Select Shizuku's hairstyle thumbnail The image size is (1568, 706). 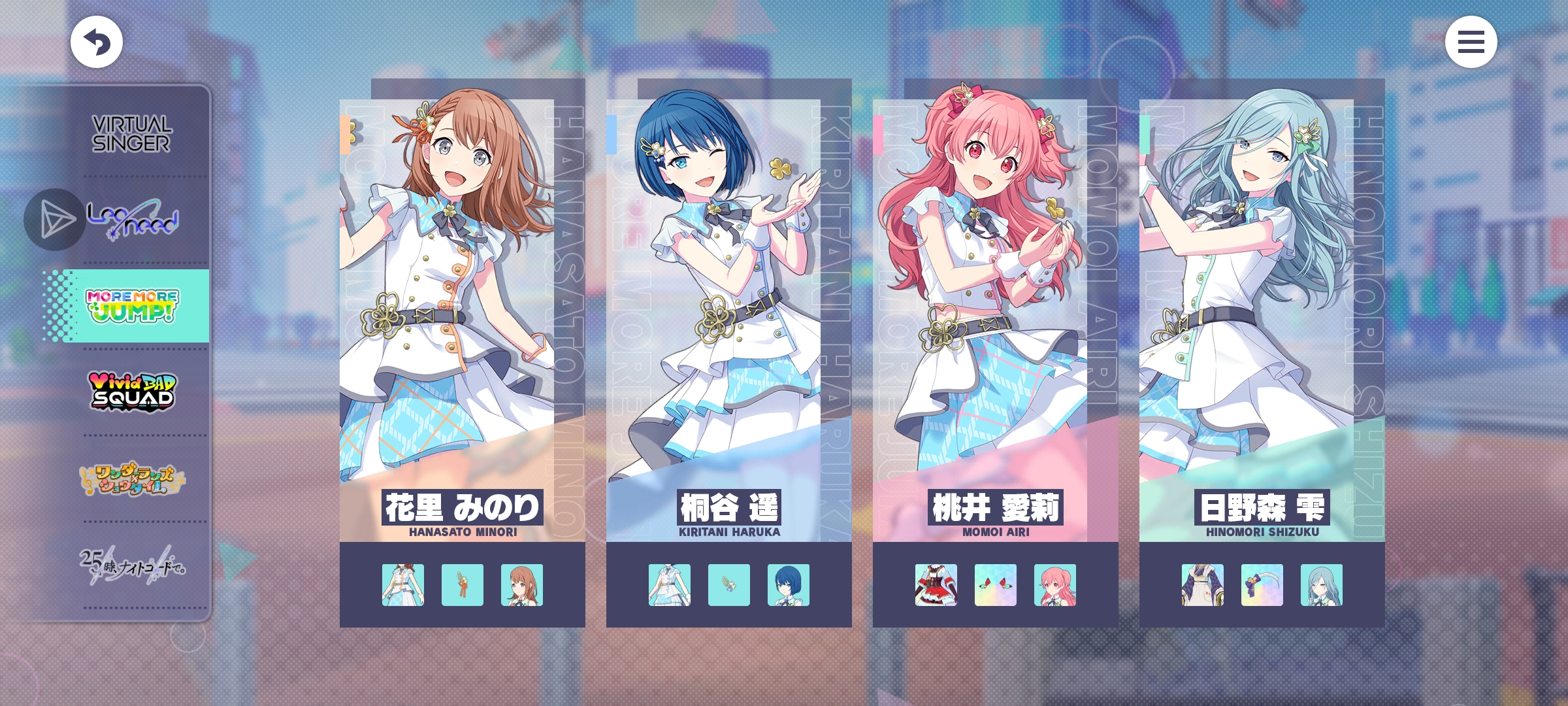1322,585
